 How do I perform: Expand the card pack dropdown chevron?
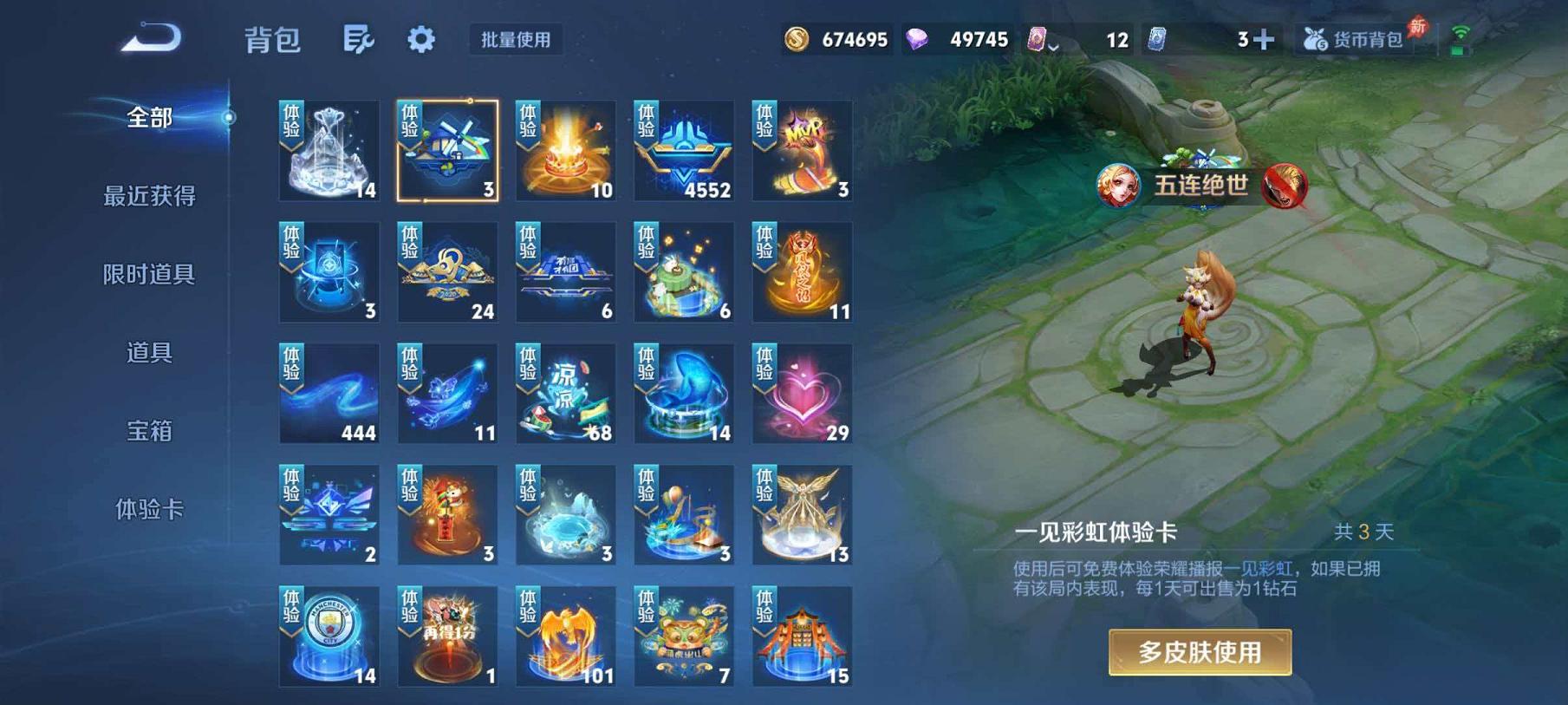(x=1054, y=43)
